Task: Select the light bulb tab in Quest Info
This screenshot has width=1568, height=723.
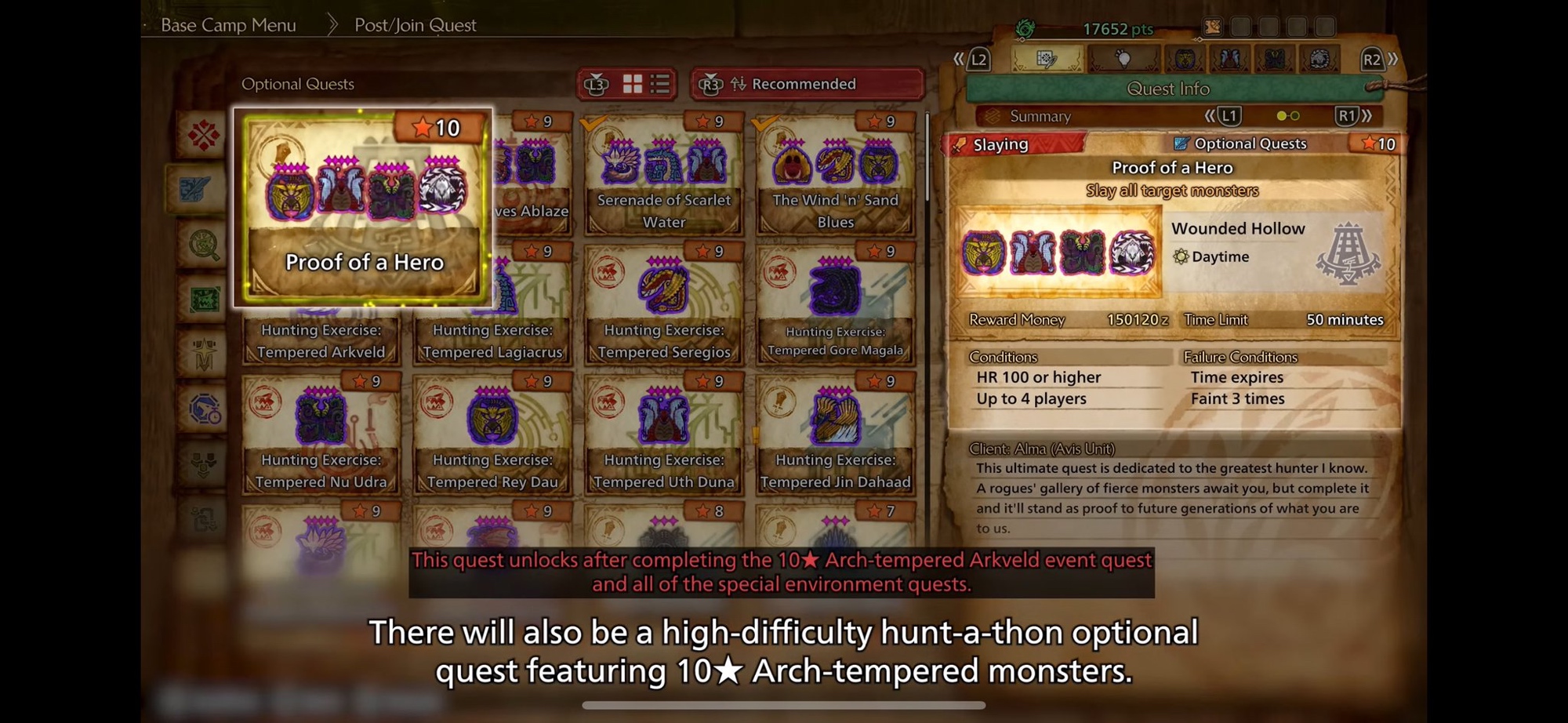Action: pos(1123,59)
